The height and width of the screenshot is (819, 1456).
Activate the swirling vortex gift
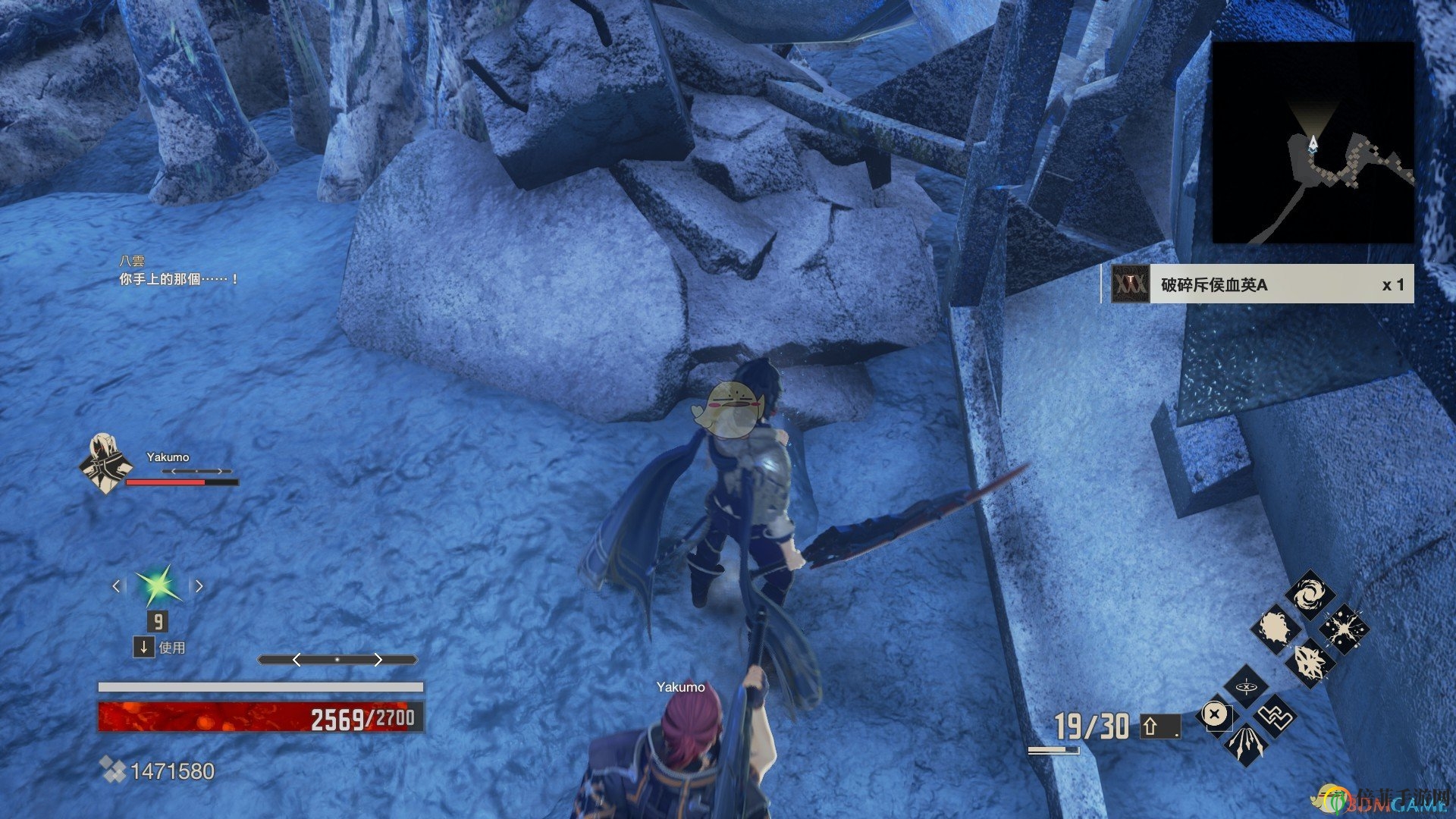(x=1310, y=595)
